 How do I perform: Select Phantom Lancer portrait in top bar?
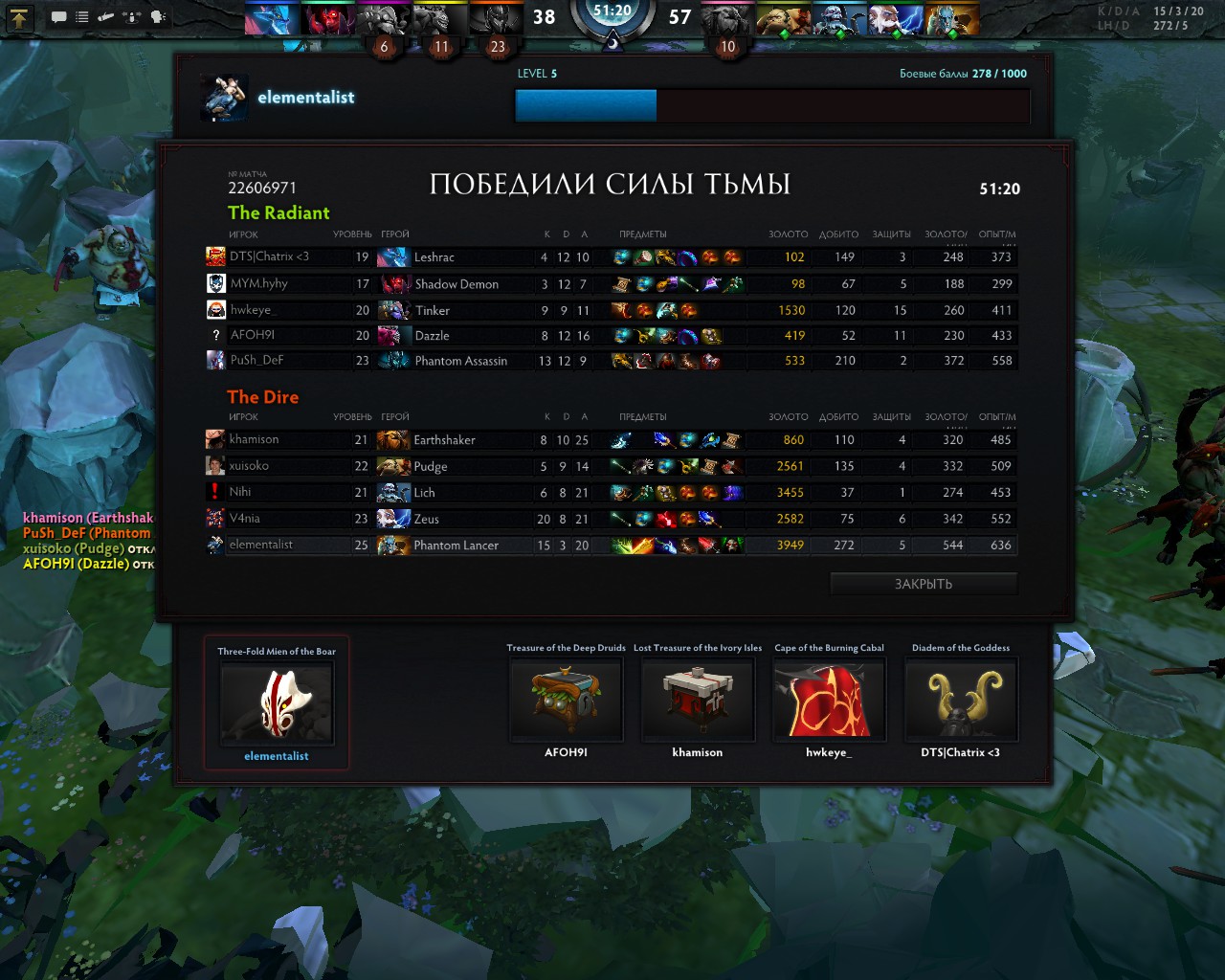(951, 19)
